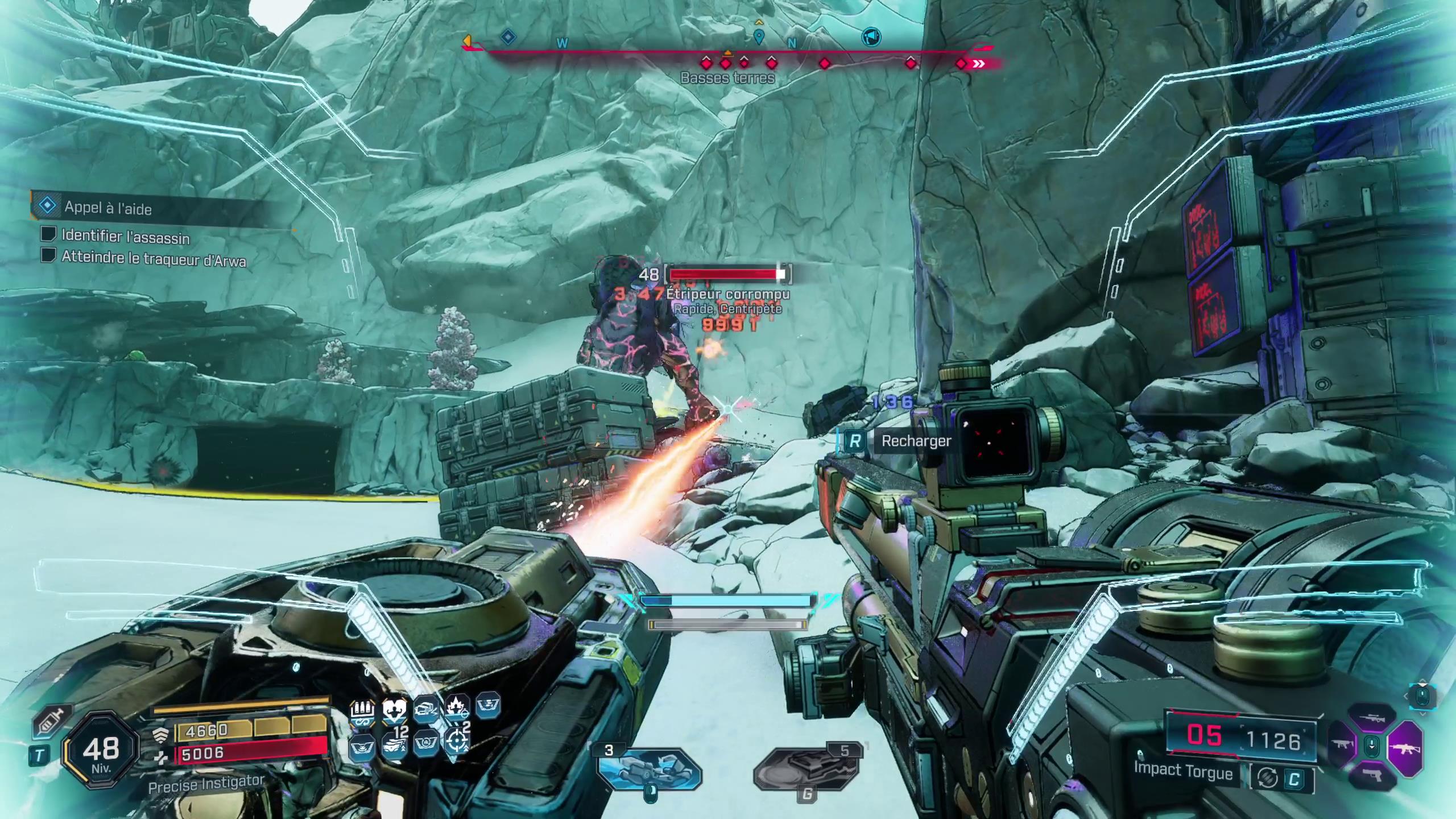This screenshot has width=1456, height=819.
Task: Select the bullets ammo buff icon
Action: tap(362, 712)
